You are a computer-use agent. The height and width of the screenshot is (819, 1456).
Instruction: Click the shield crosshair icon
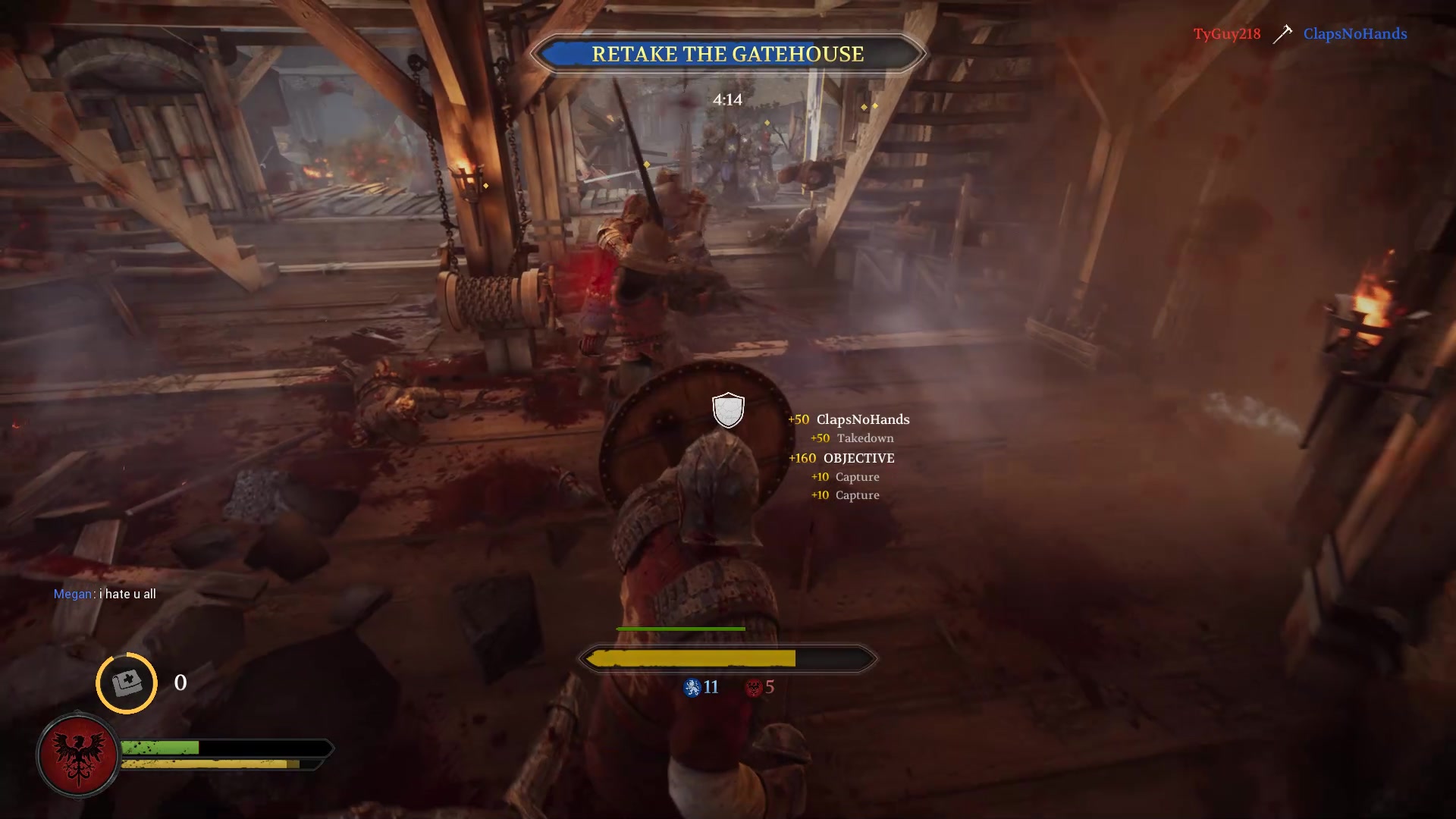point(727,409)
